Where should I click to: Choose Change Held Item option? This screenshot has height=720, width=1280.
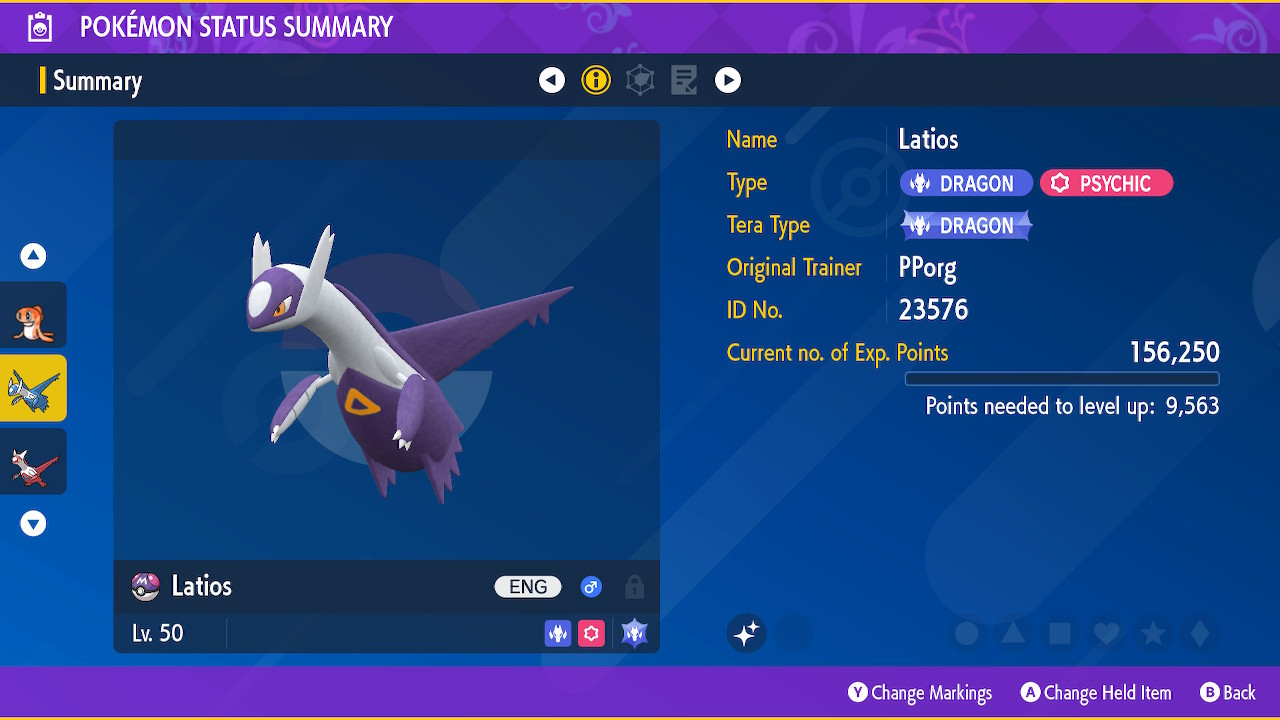[x=1096, y=693]
